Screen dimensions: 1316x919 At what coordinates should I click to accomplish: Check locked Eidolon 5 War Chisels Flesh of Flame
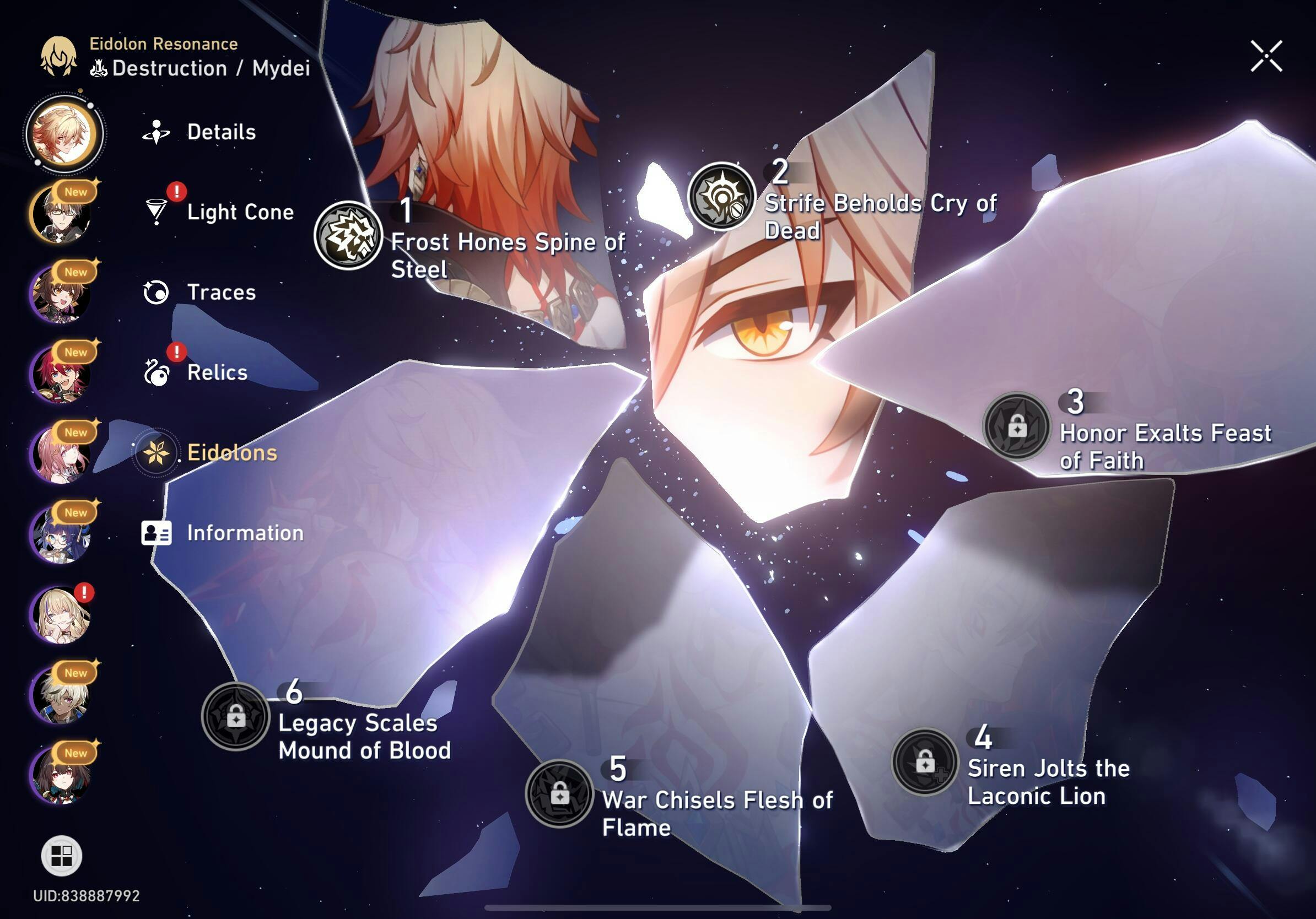(559, 793)
